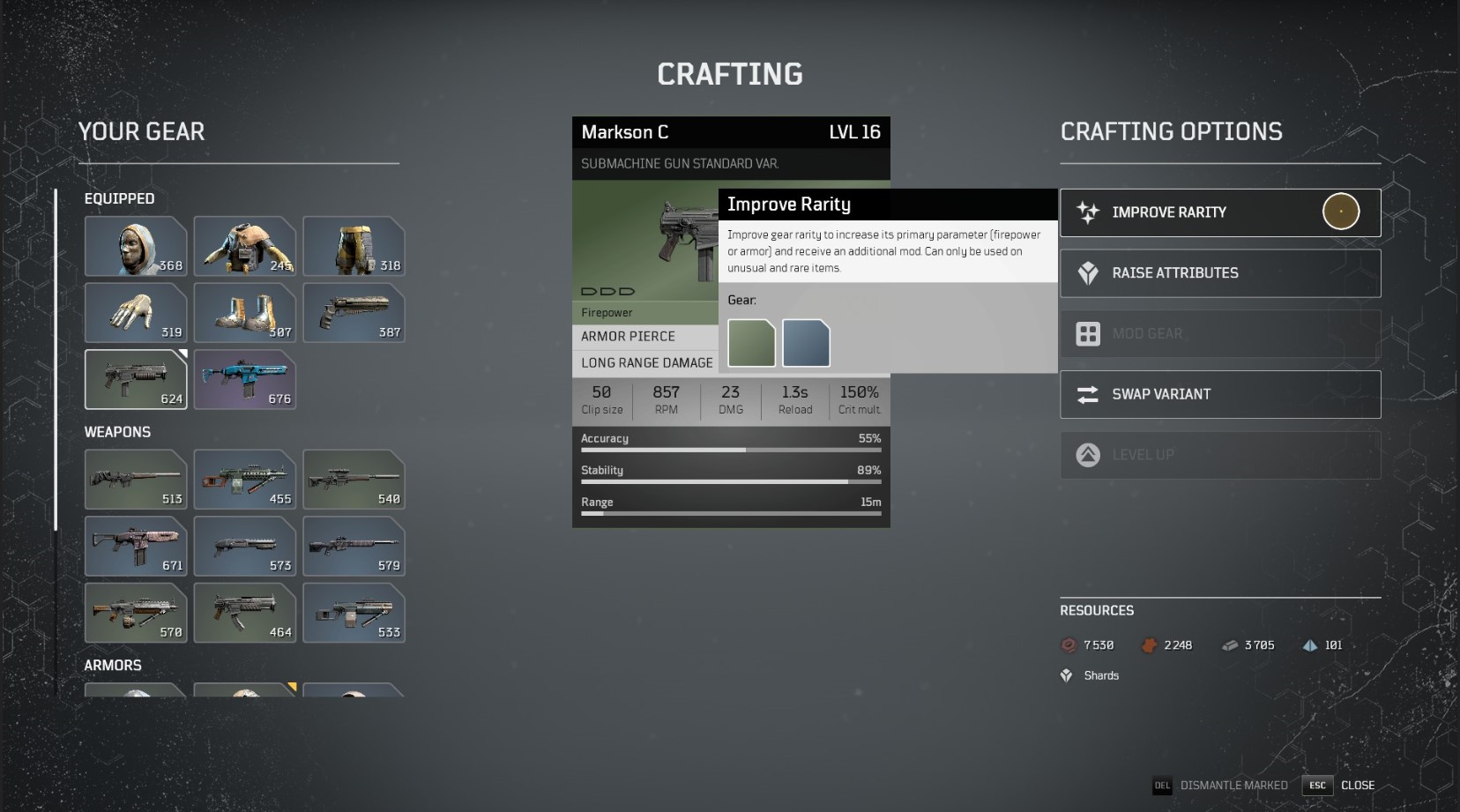This screenshot has height=812, width=1460.
Task: Click the Shards resource icon
Action: pyautogui.click(x=1066, y=675)
